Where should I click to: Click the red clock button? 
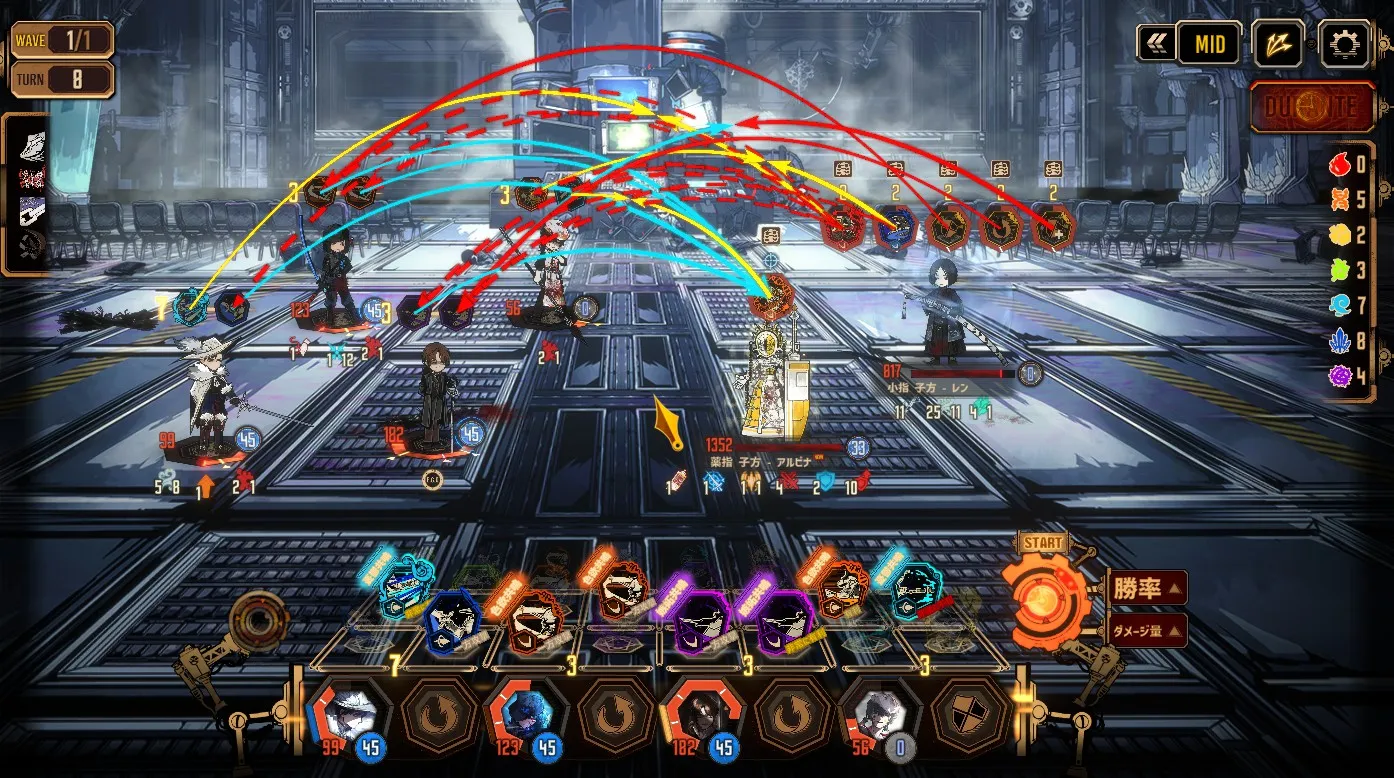coord(1312,107)
